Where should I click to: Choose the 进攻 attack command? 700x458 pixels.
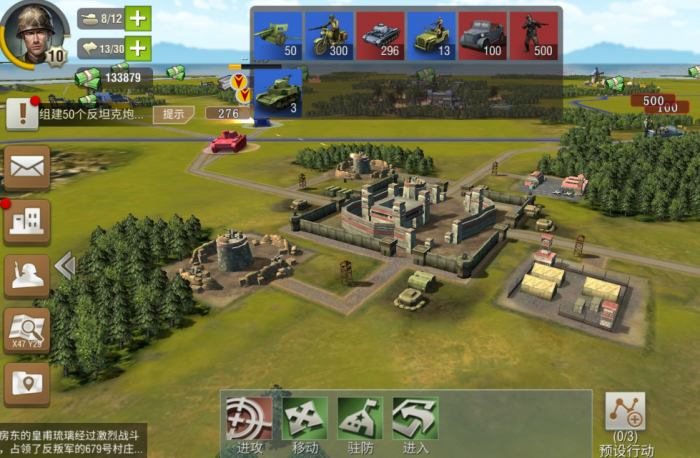coord(249,424)
